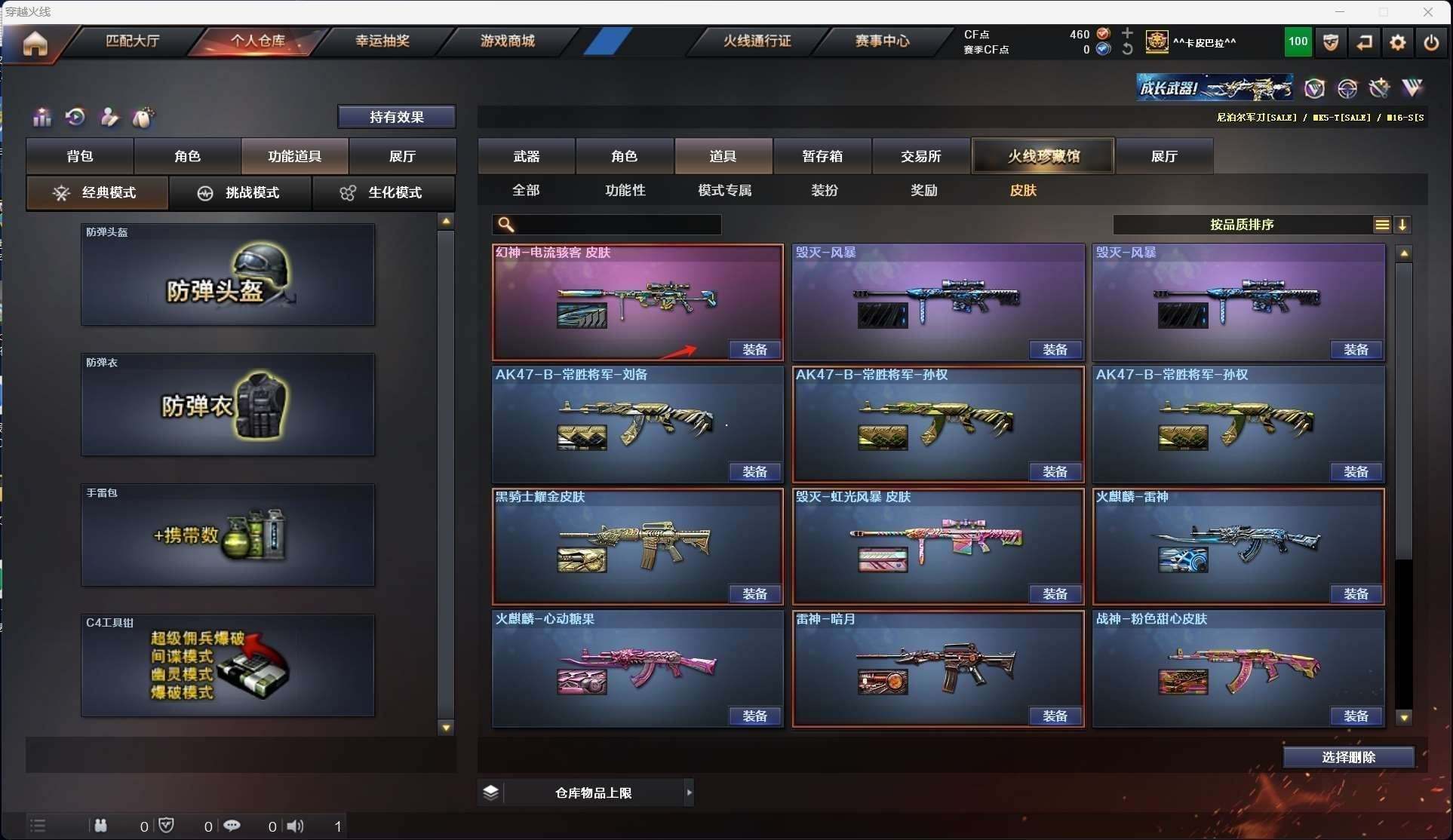
Task: Open the 游戏商城 game shop
Action: [x=508, y=41]
